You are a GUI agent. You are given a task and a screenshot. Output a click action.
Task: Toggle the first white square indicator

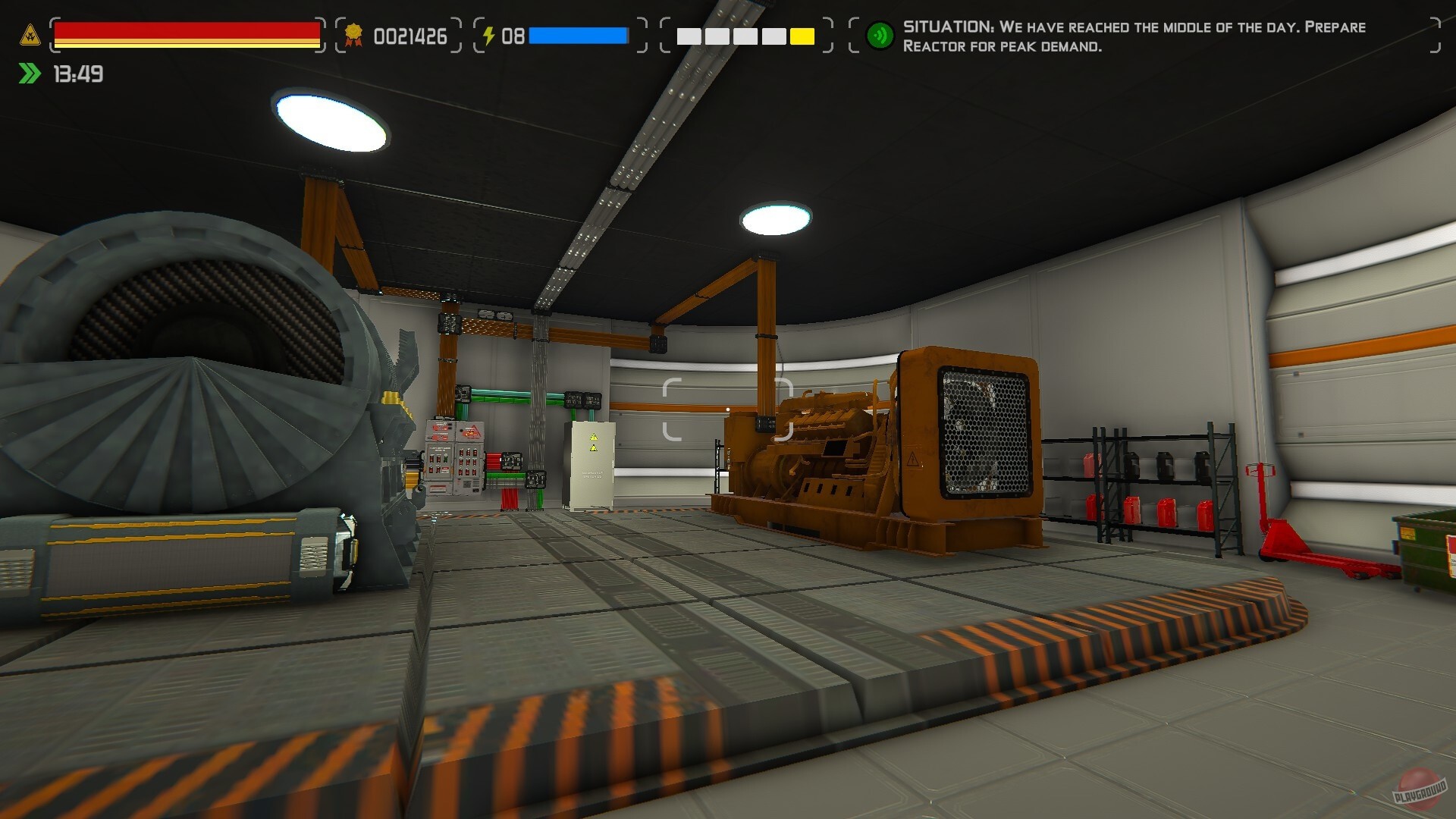tap(691, 35)
